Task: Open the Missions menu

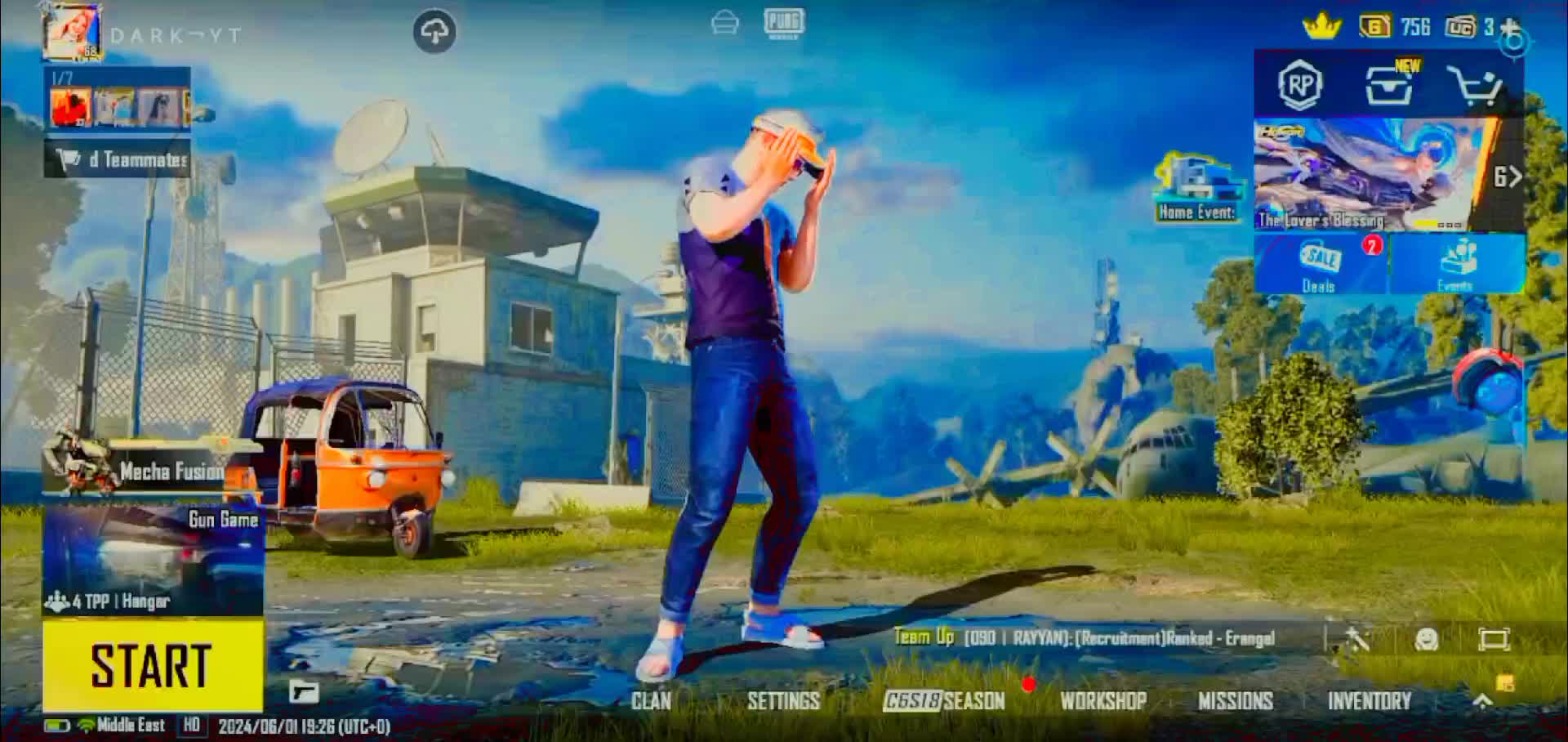Action: point(1235,701)
